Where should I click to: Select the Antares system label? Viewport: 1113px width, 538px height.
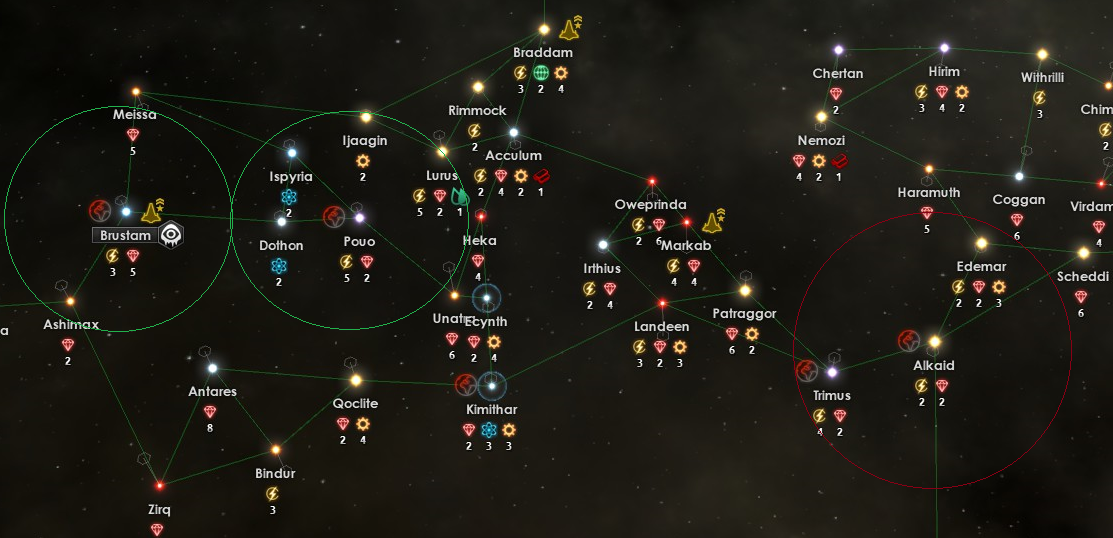(x=212, y=391)
